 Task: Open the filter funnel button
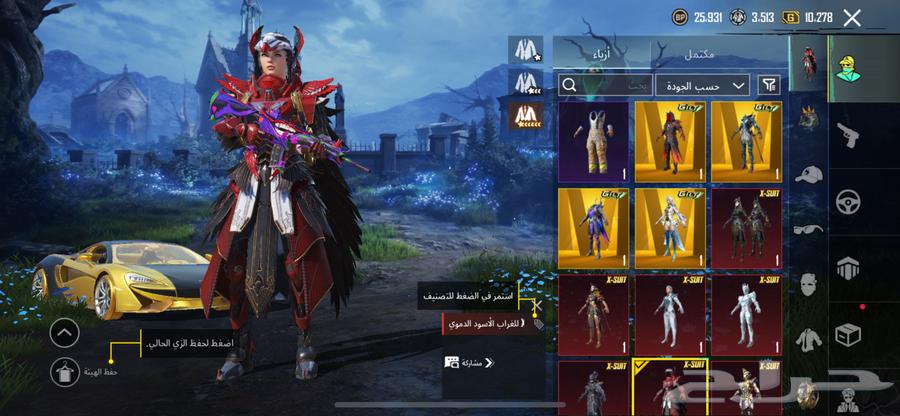770,85
